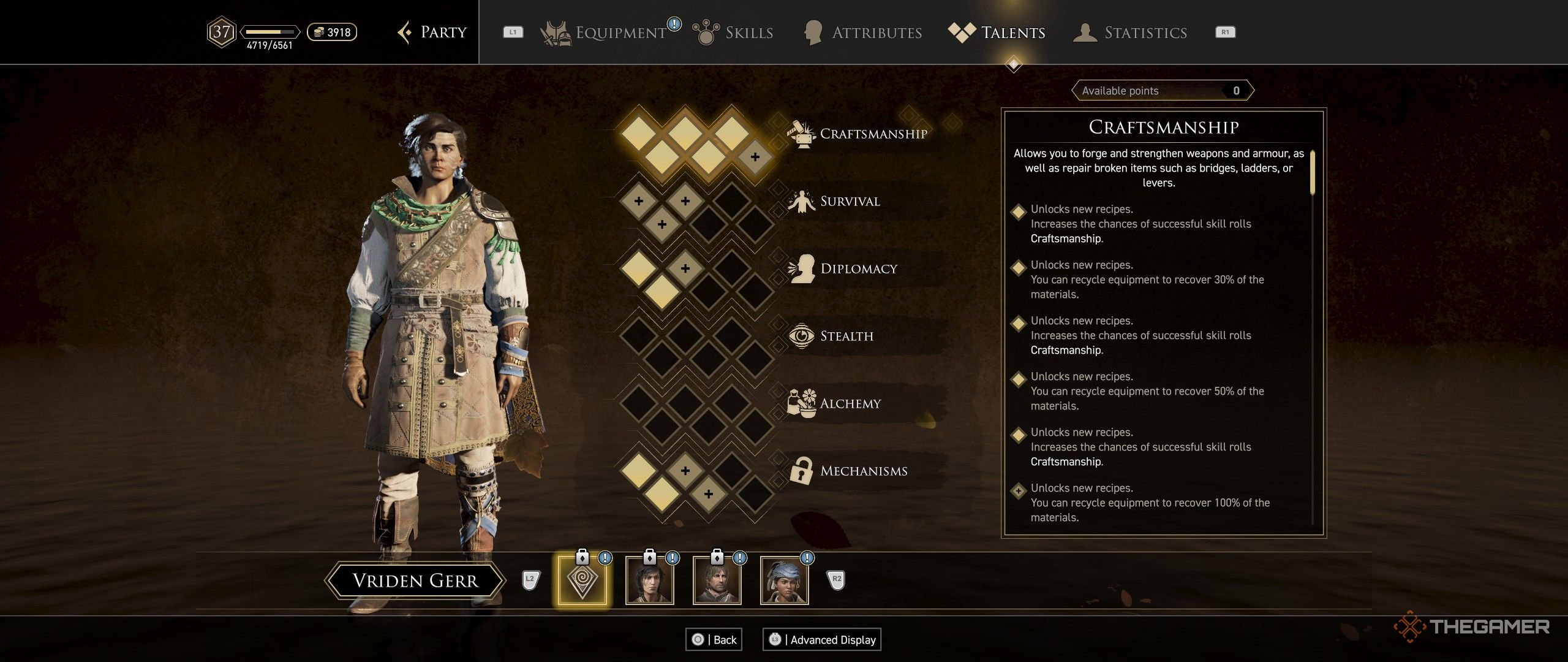Viewport: 1568px width, 662px height.
Task: Click the Back button
Action: (714, 639)
